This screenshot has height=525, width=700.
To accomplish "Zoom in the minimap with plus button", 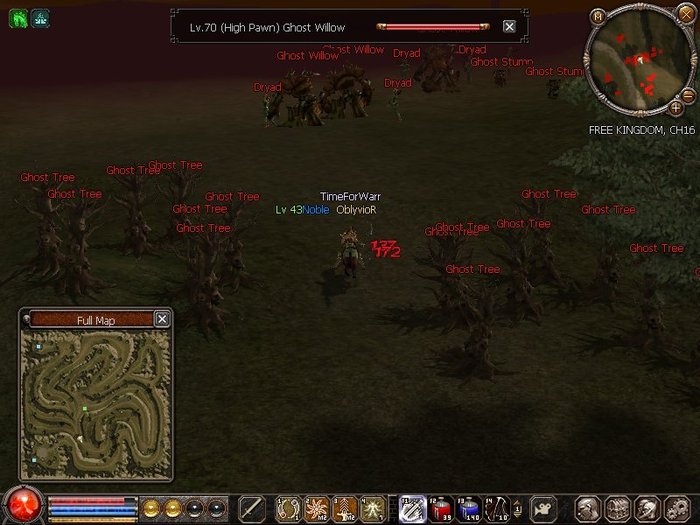I will tap(676, 106).
